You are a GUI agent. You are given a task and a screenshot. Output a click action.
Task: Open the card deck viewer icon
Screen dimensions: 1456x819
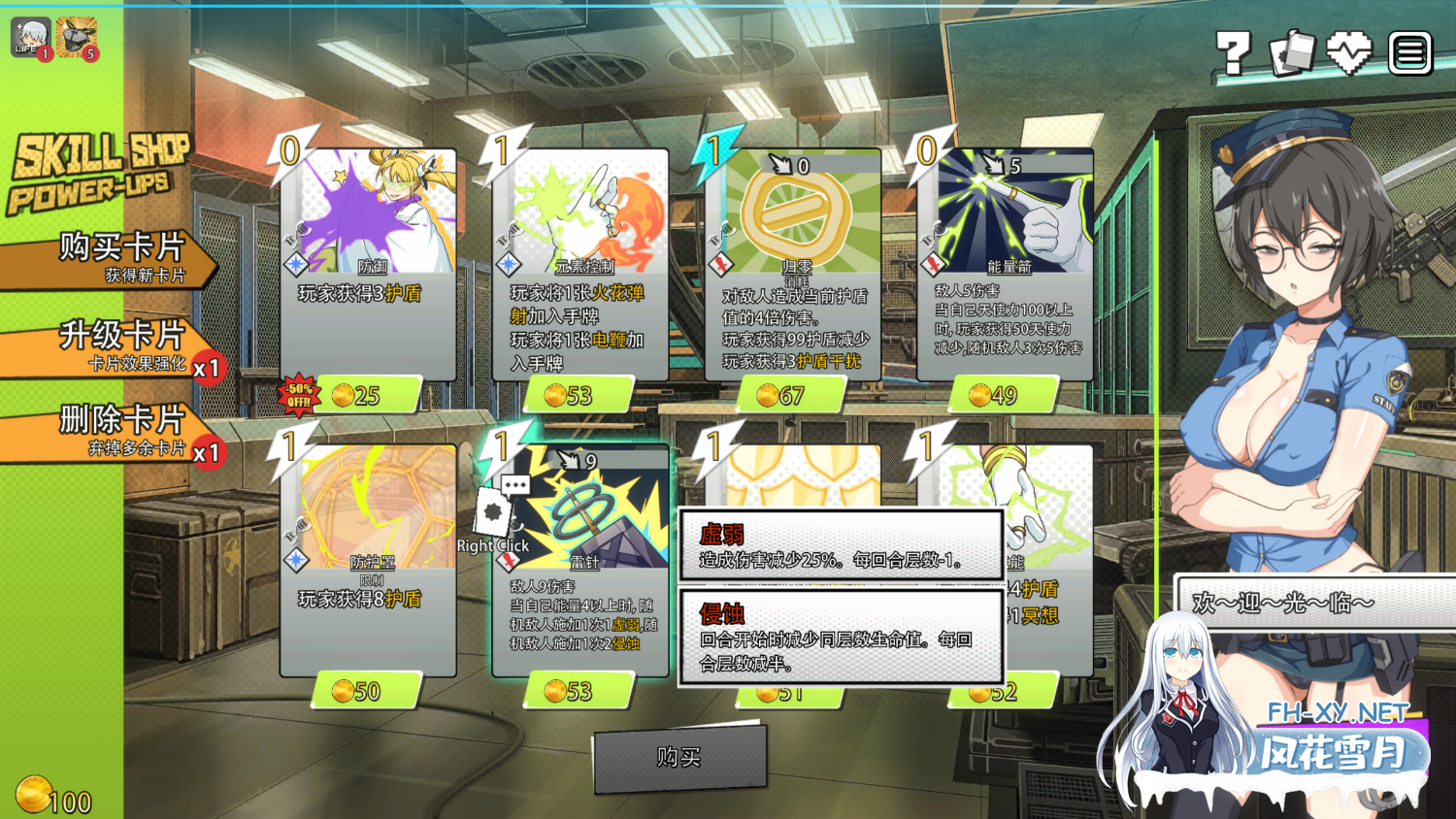(x=1292, y=53)
